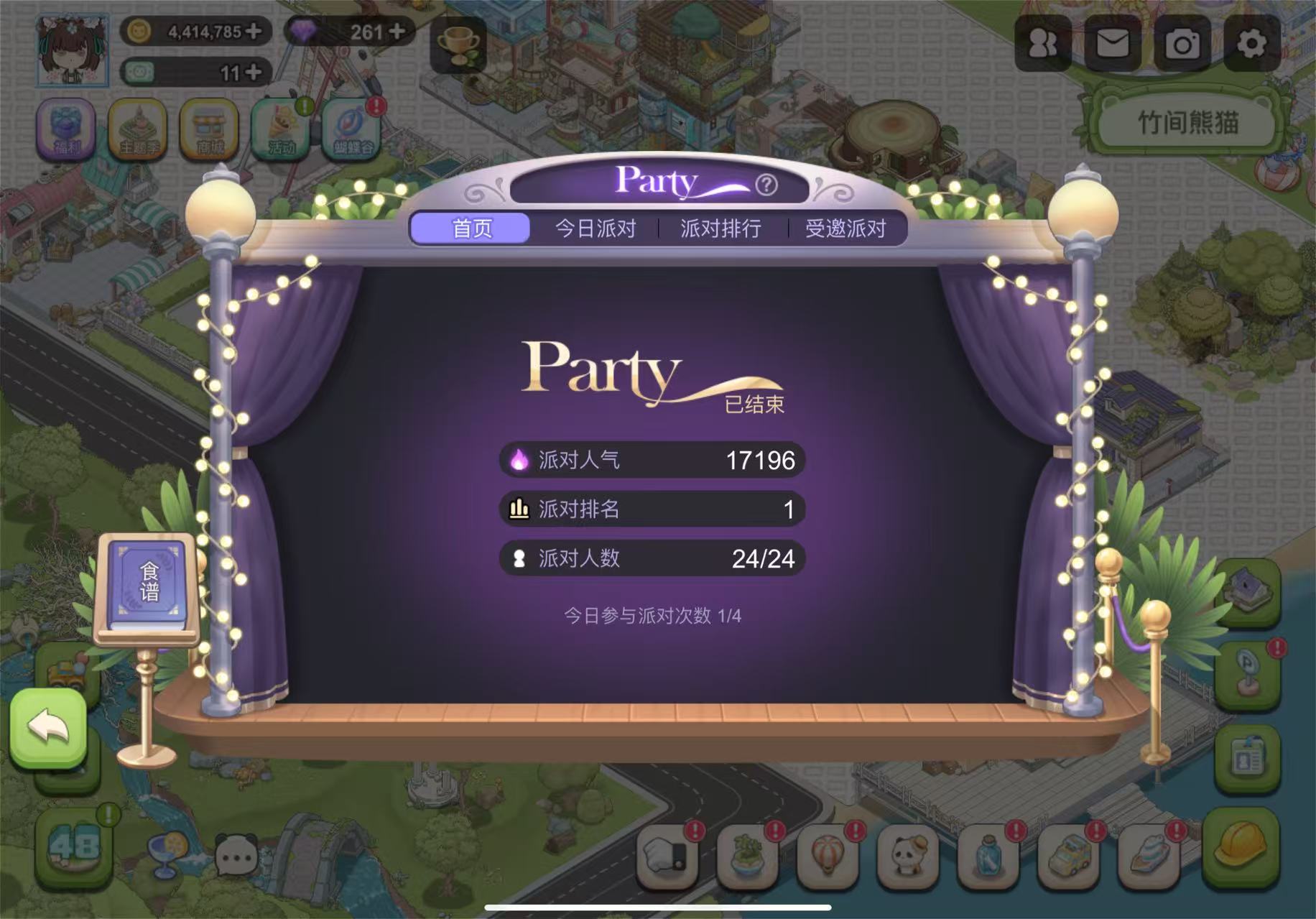Switch to the 今日派对 tab
The width and height of the screenshot is (1316, 919).
pyautogui.click(x=596, y=228)
